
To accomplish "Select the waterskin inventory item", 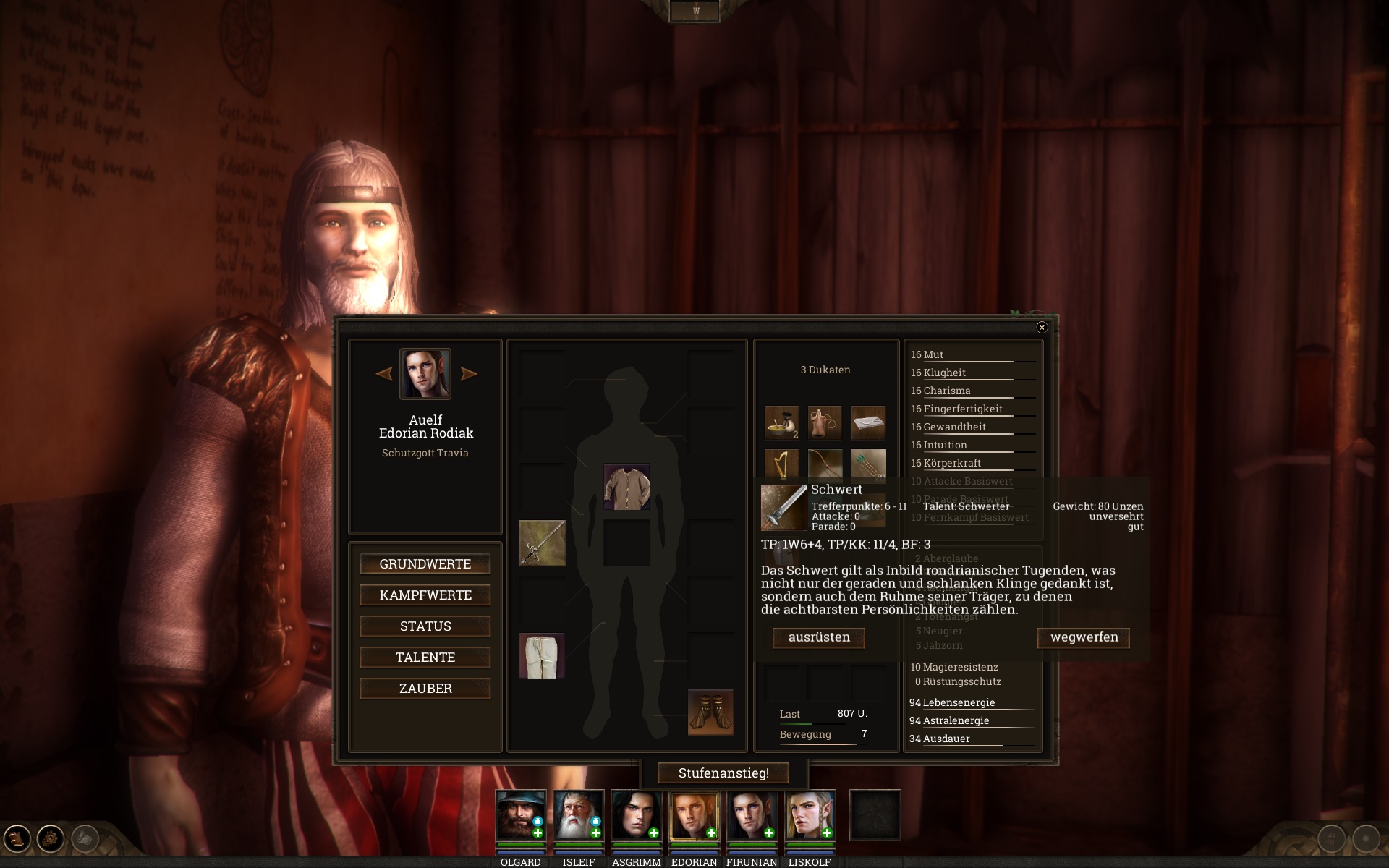I will [825, 422].
